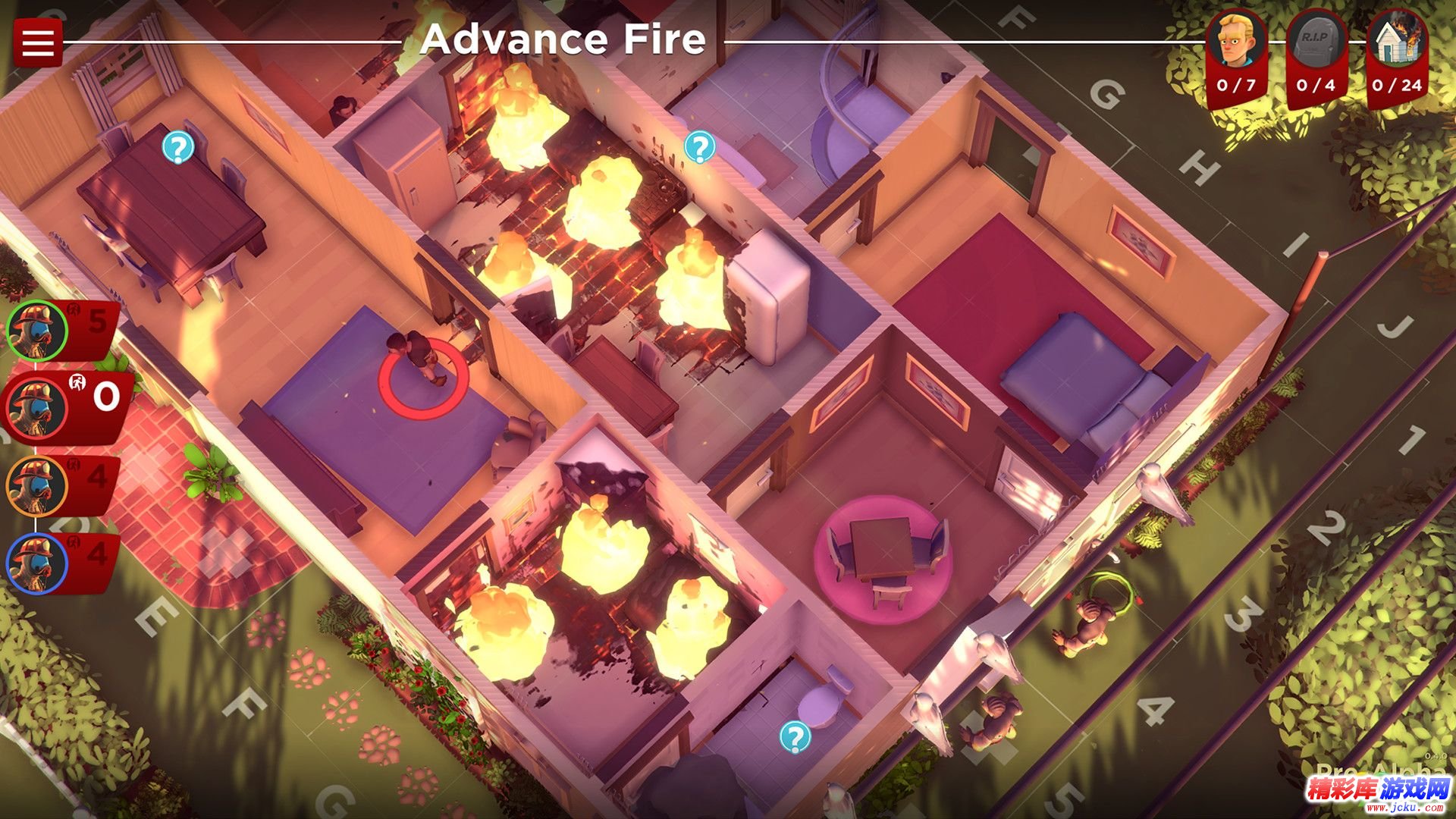Select the green-ringed firefighter portrait

click(x=36, y=331)
